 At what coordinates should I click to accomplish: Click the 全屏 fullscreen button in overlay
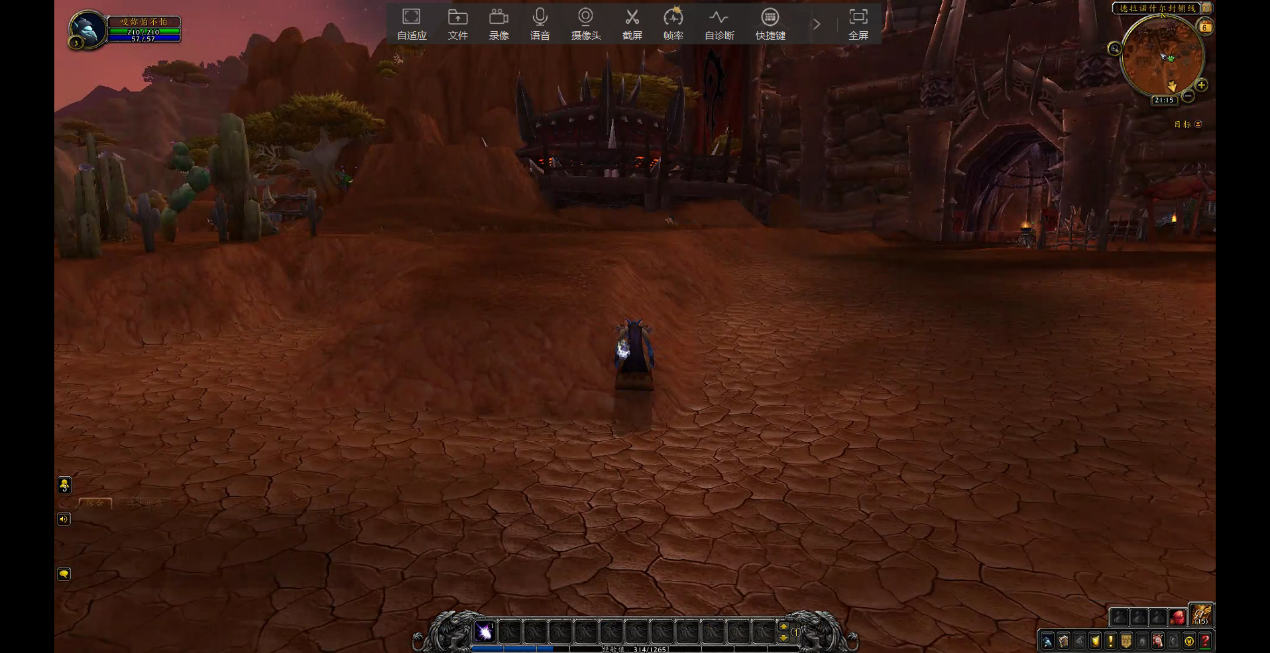[858, 24]
